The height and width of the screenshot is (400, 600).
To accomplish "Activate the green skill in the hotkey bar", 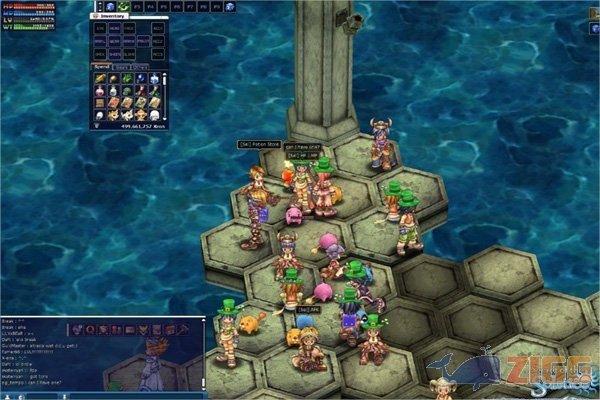I will 123,6.
